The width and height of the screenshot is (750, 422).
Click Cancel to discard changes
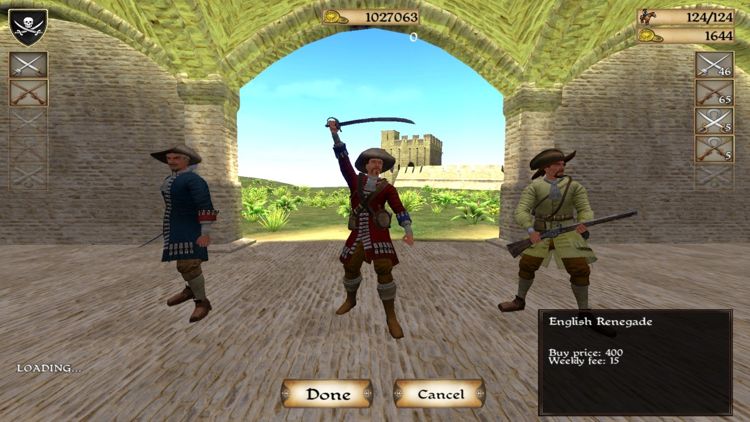click(439, 394)
